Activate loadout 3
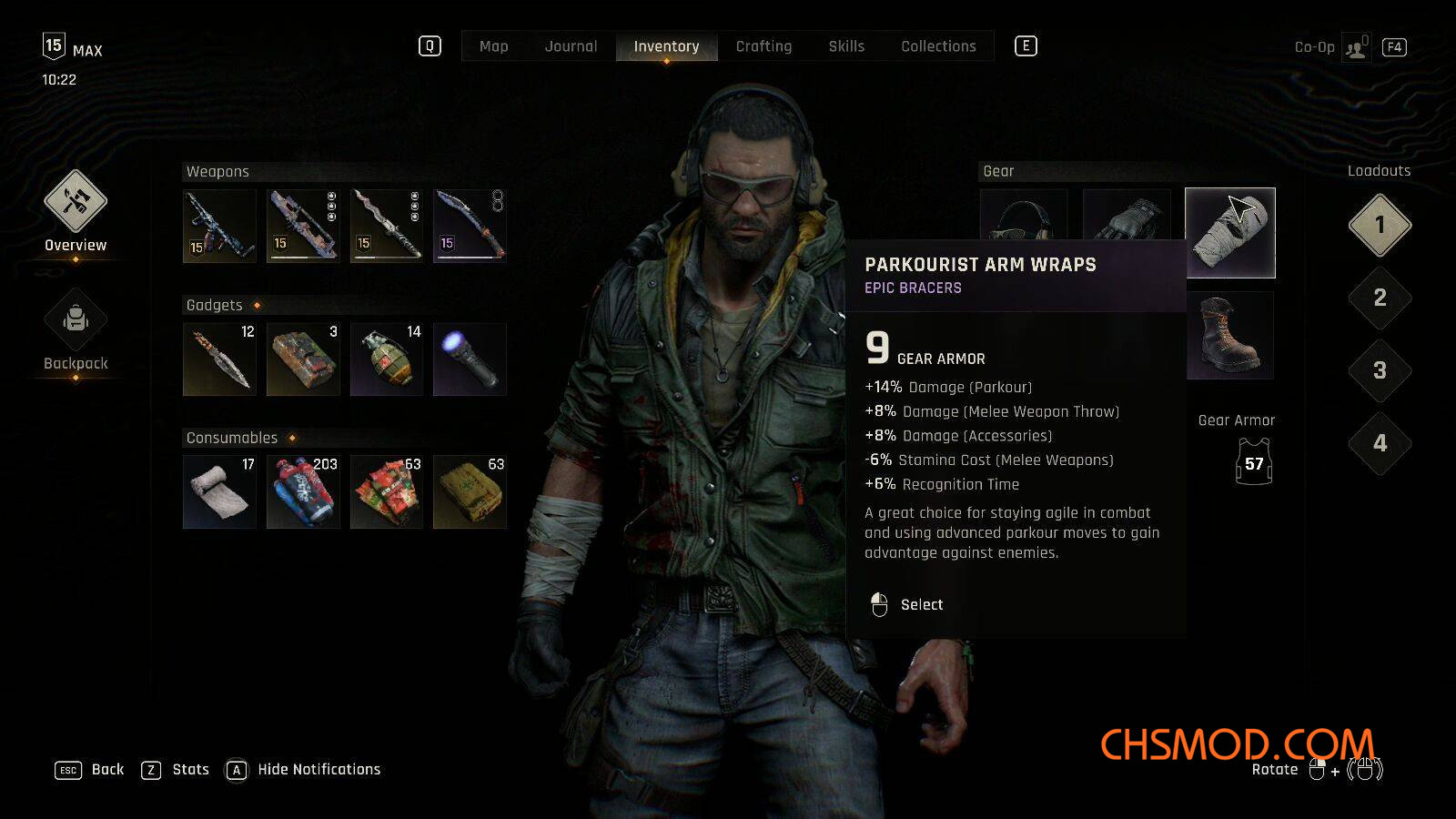Image resolution: width=1456 pixels, height=819 pixels. pyautogui.click(x=1380, y=370)
